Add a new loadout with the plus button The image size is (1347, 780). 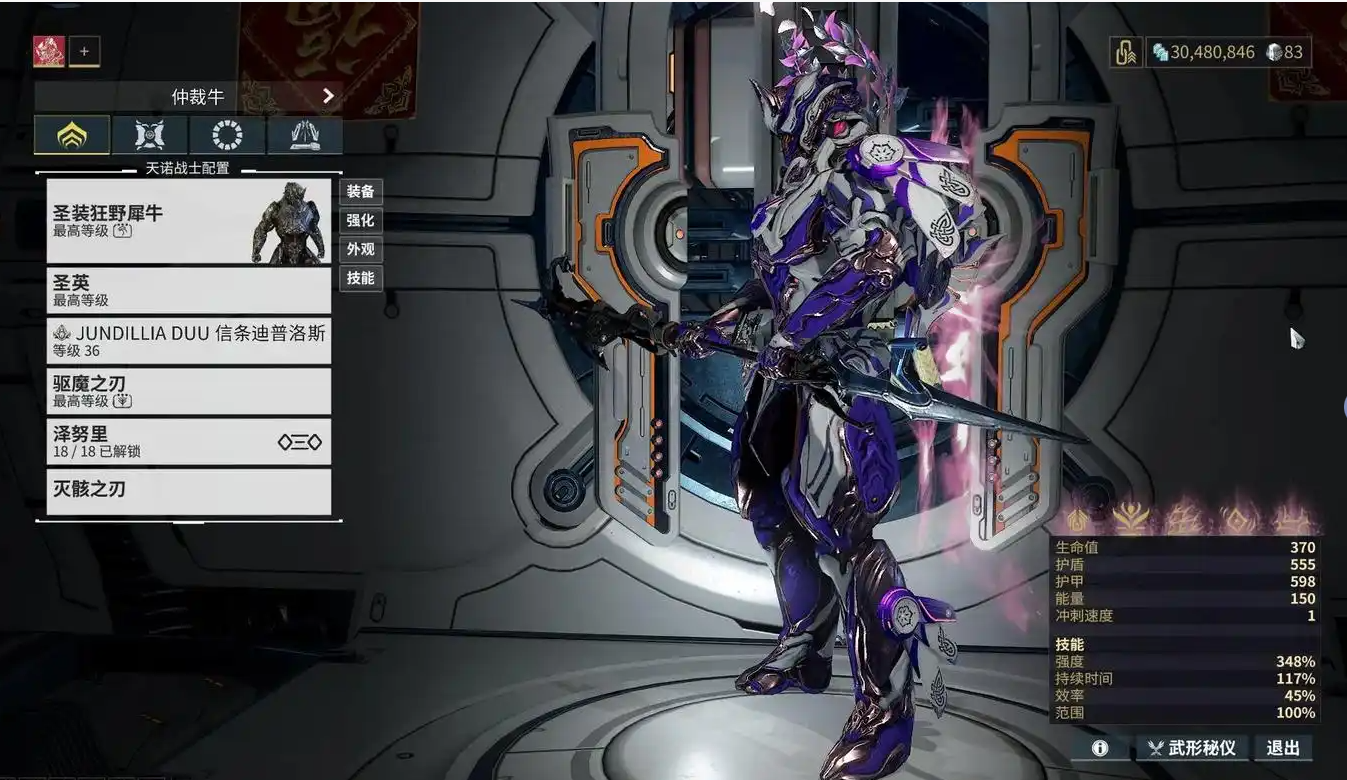tap(84, 51)
